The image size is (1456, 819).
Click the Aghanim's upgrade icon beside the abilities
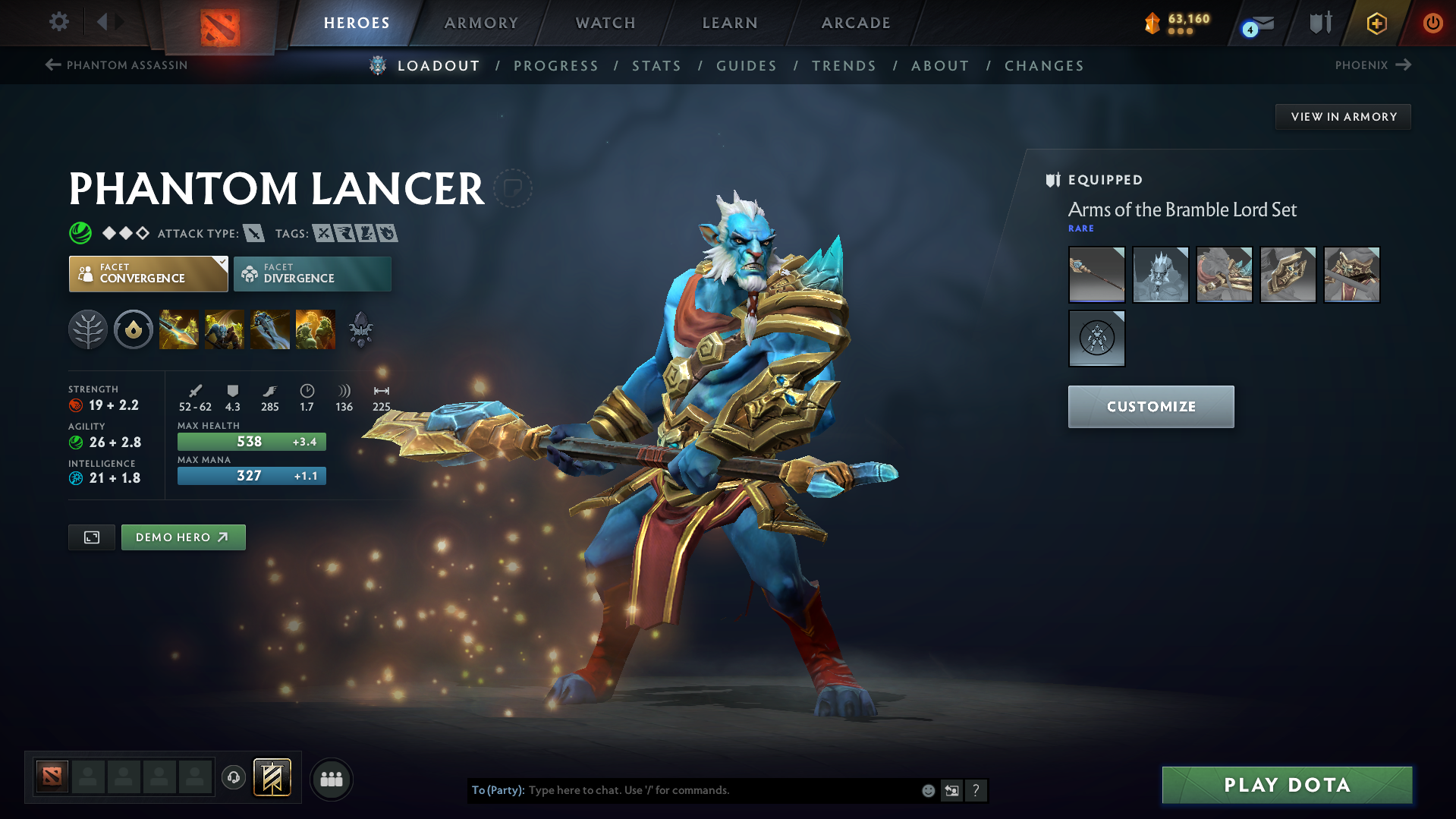(360, 329)
